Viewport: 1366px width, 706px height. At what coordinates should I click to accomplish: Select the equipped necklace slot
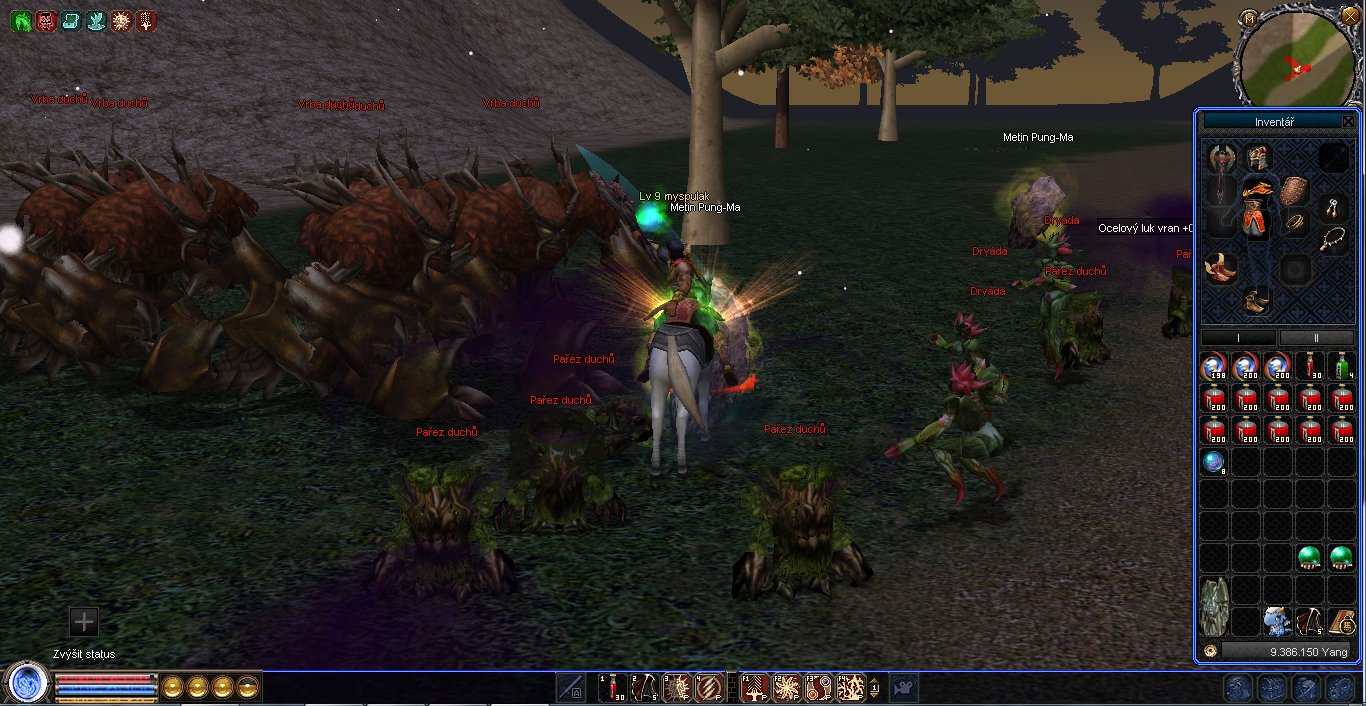point(1332,239)
